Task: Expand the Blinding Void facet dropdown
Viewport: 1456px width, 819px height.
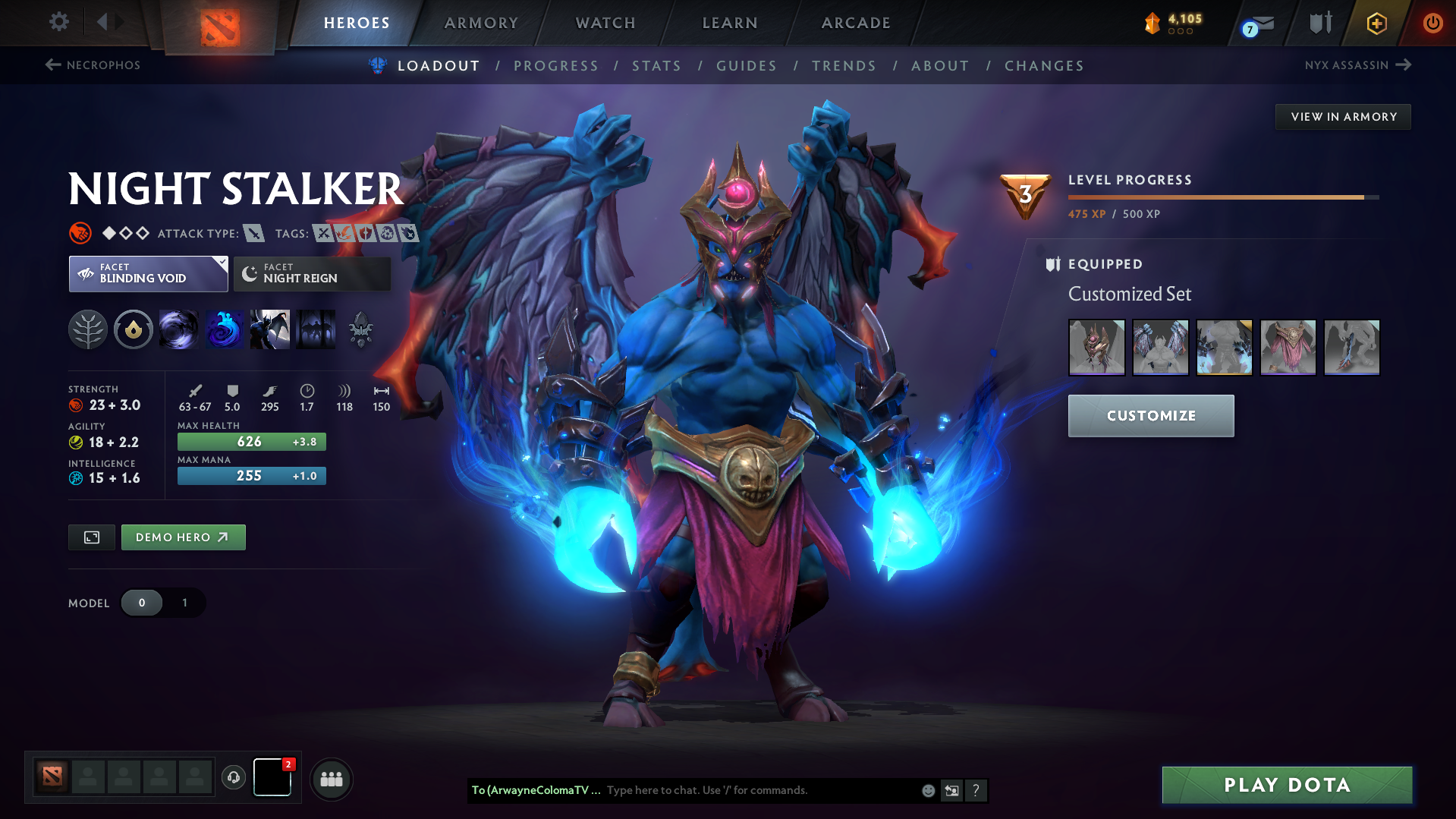Action: 147,274
